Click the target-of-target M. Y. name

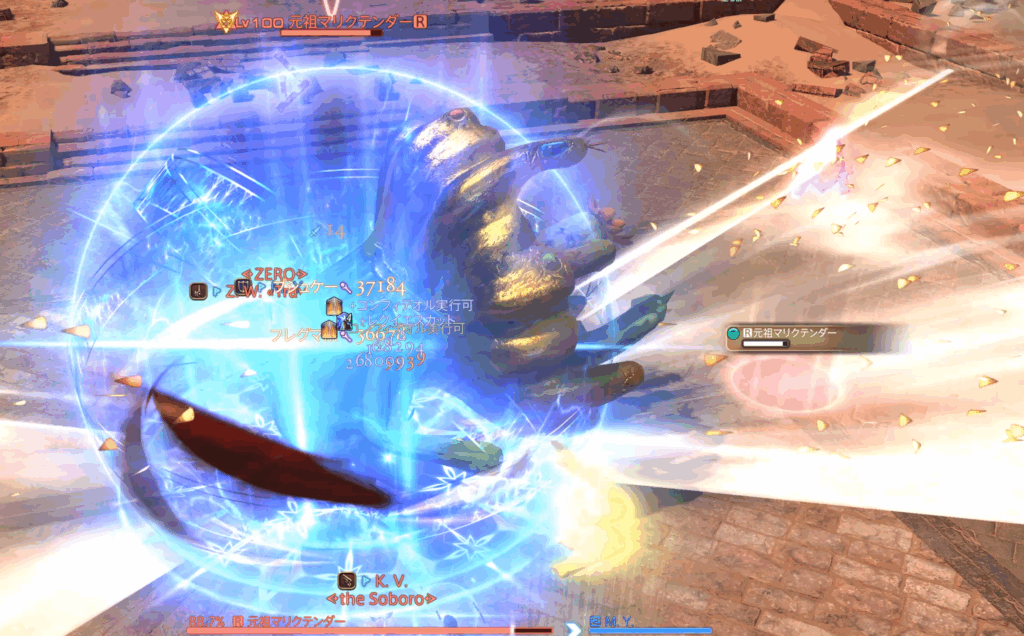pos(622,622)
